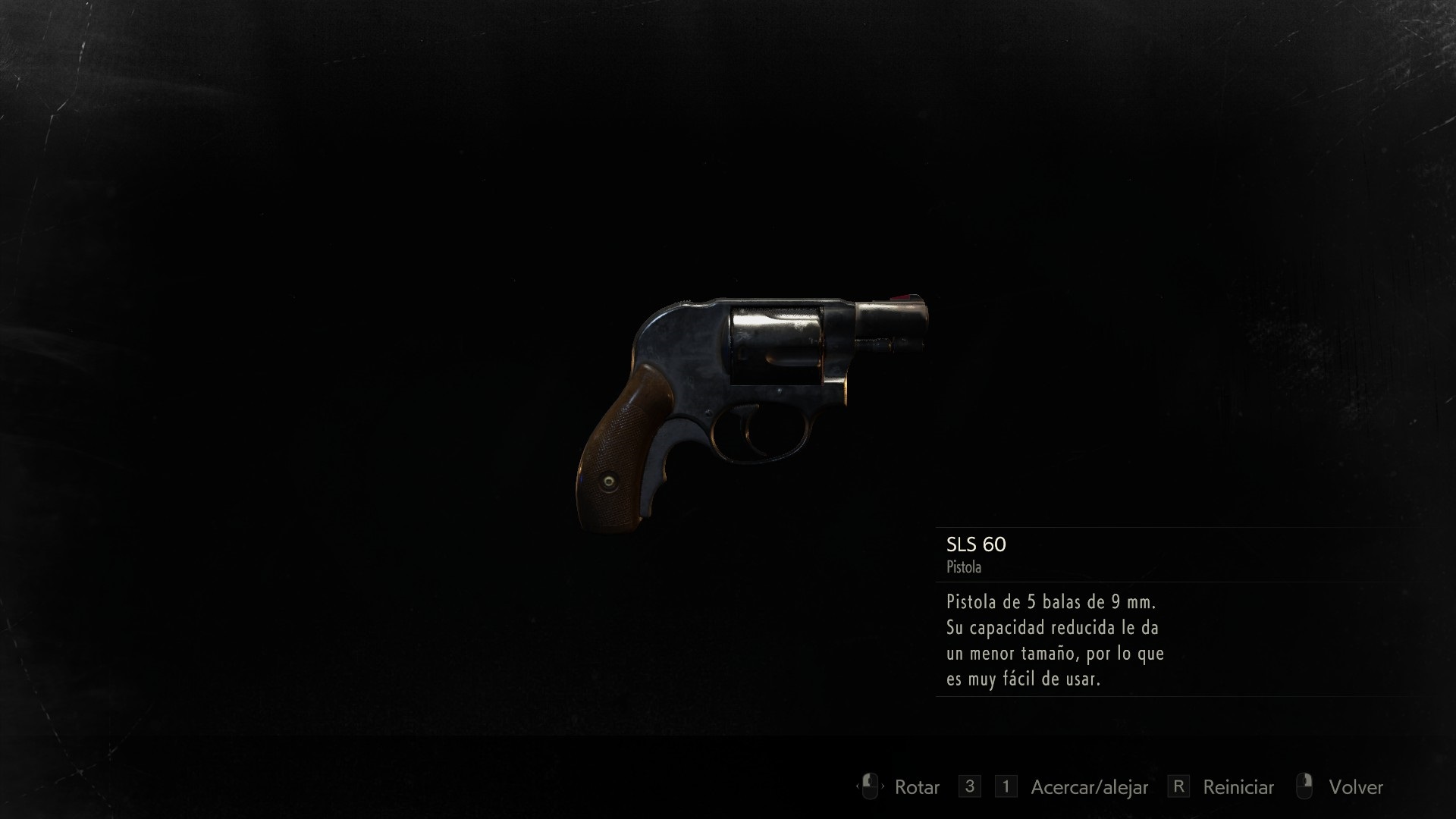Click the left rotation arrow beside Rotar mouse icon

tap(859, 787)
